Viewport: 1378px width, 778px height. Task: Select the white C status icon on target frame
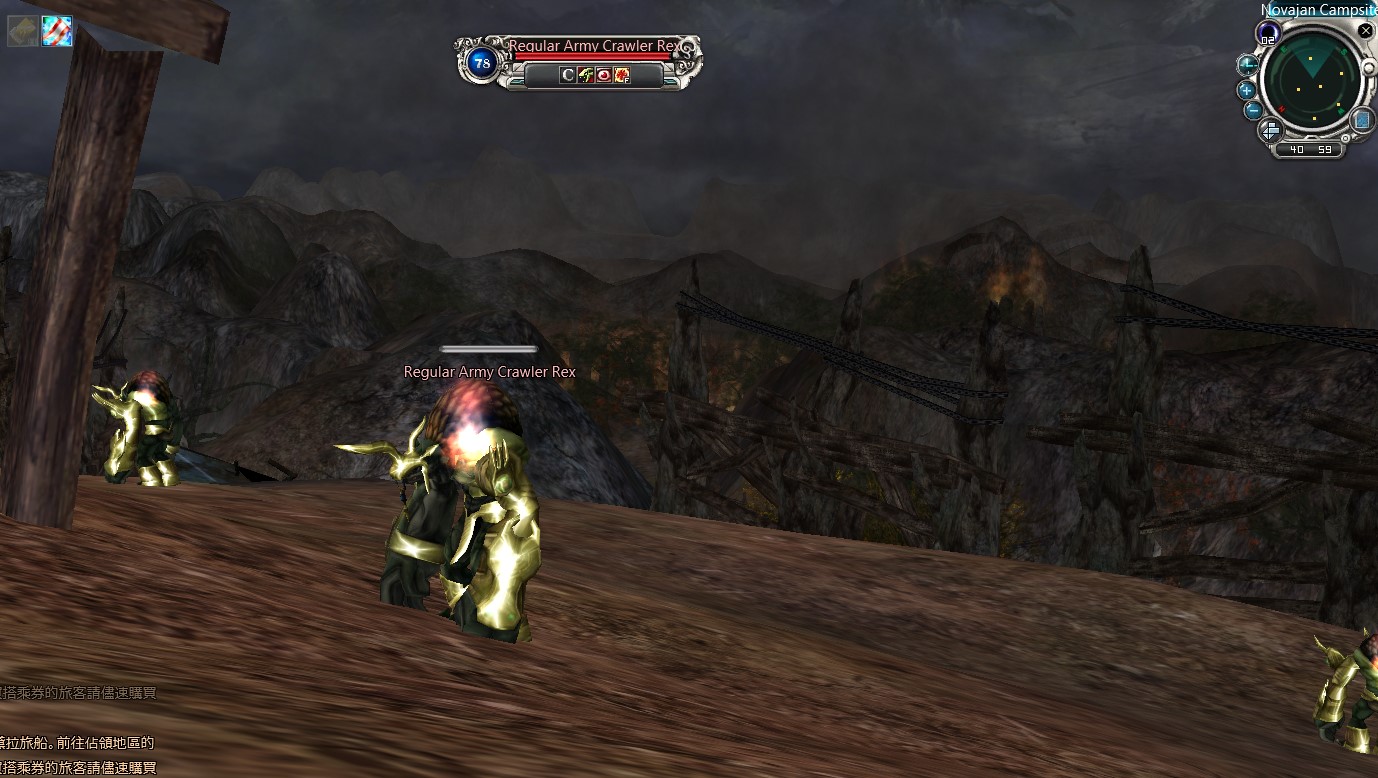568,75
